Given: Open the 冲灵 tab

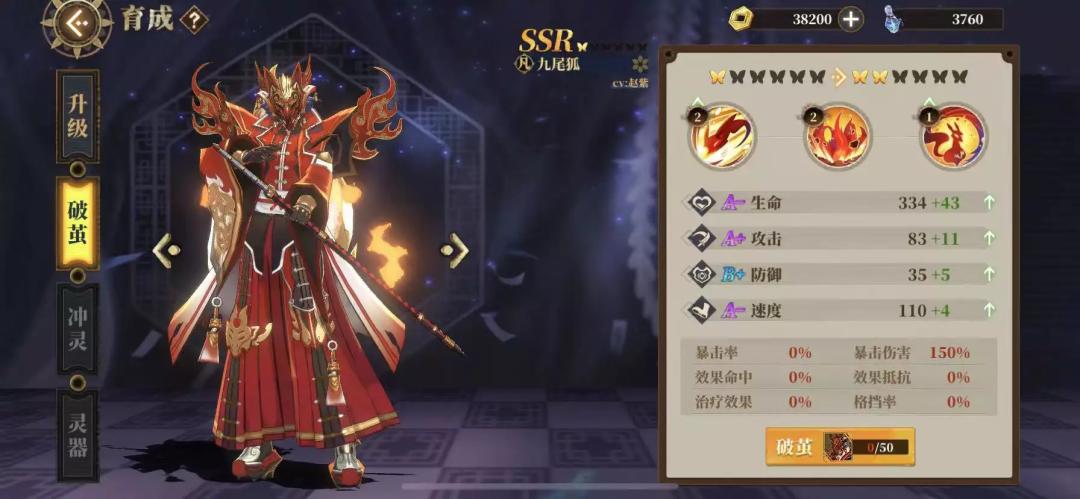Looking at the screenshot, I should point(78,328).
